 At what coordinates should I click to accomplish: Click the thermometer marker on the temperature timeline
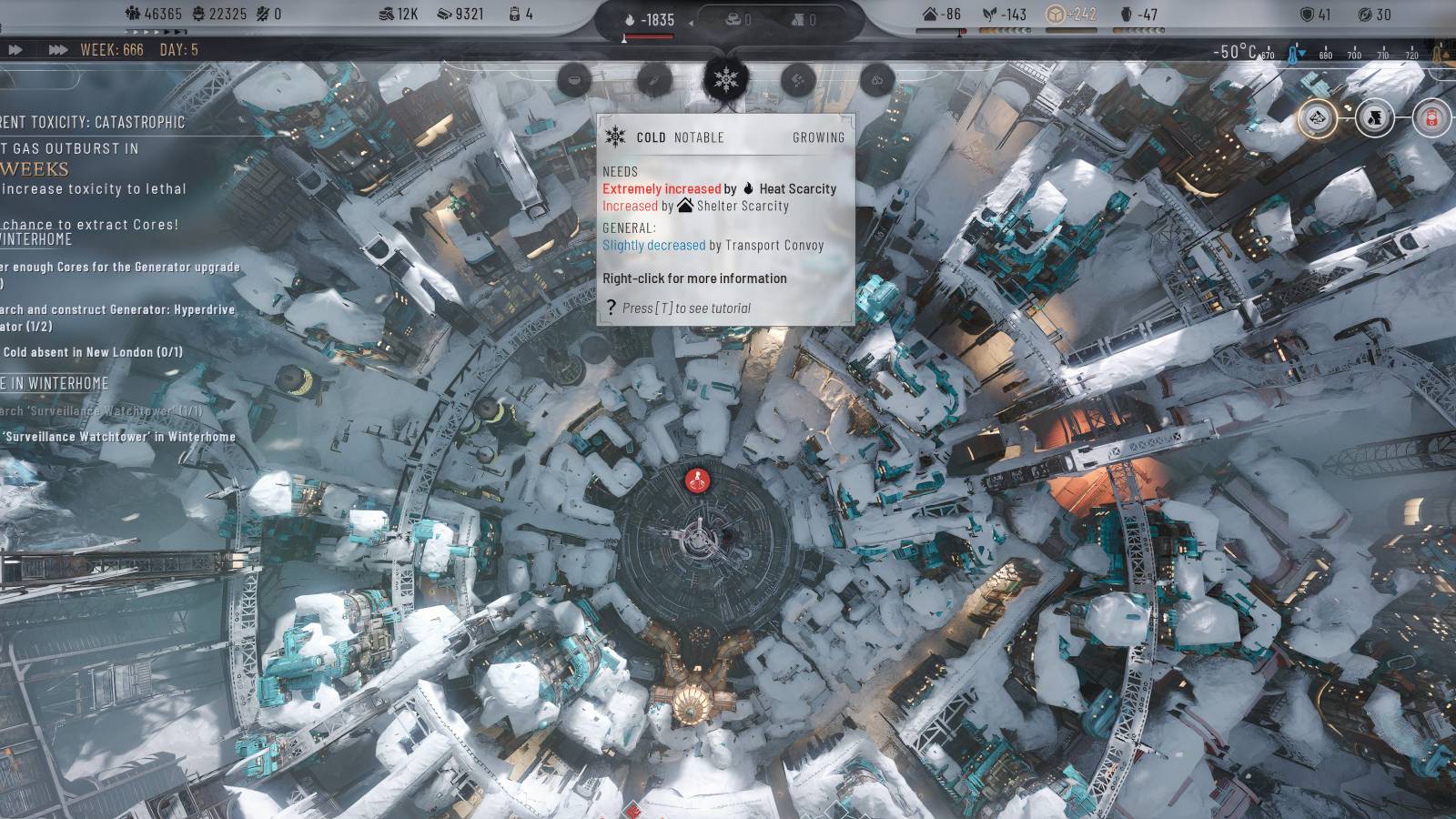click(1290, 55)
